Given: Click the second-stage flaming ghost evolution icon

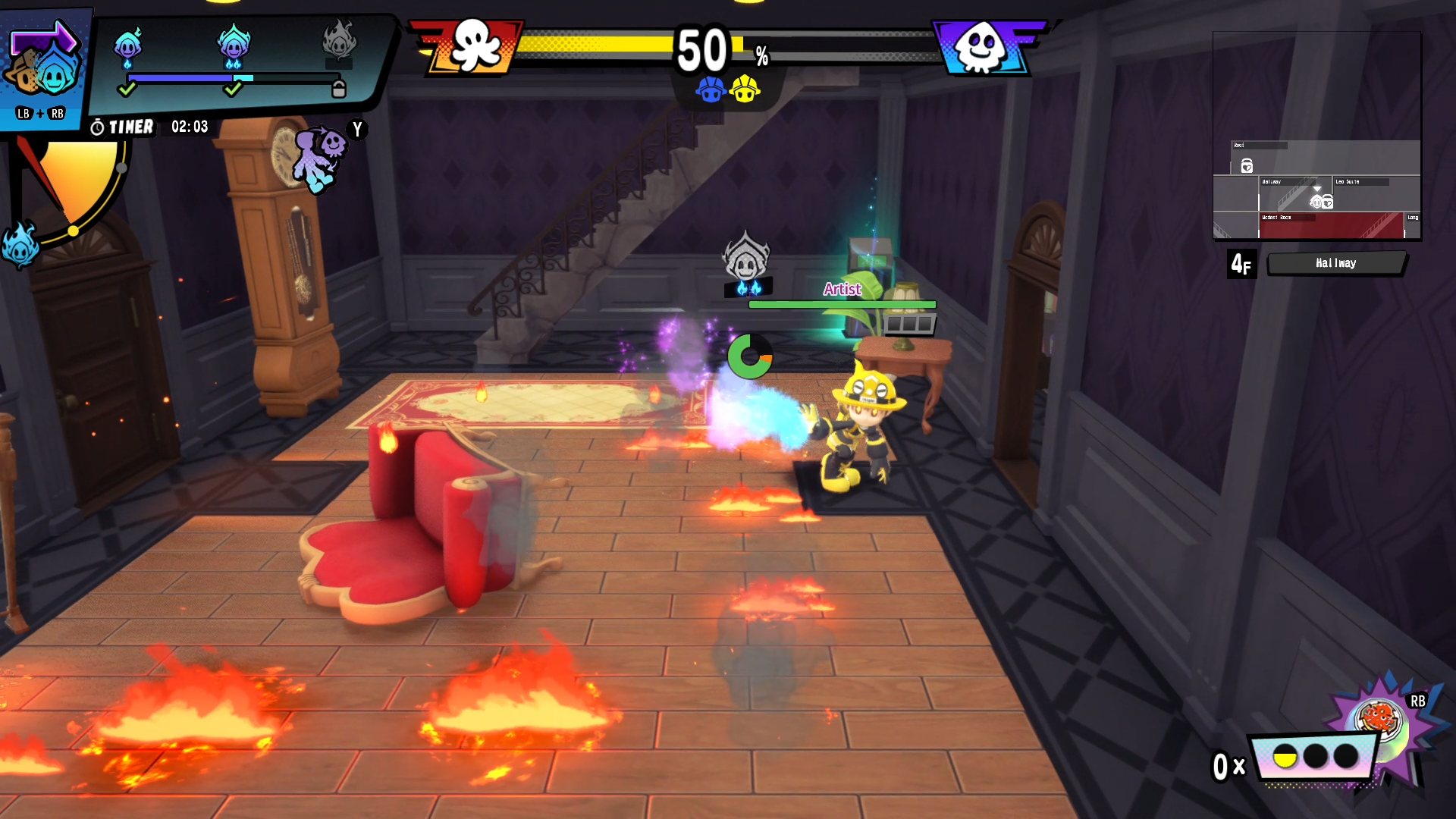Looking at the screenshot, I should 234,47.
